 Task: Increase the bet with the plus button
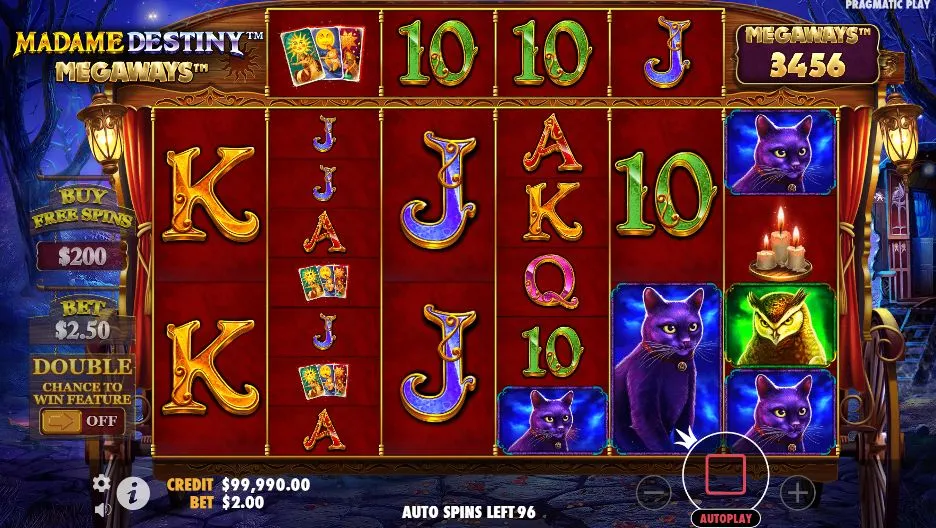pyautogui.click(x=797, y=492)
